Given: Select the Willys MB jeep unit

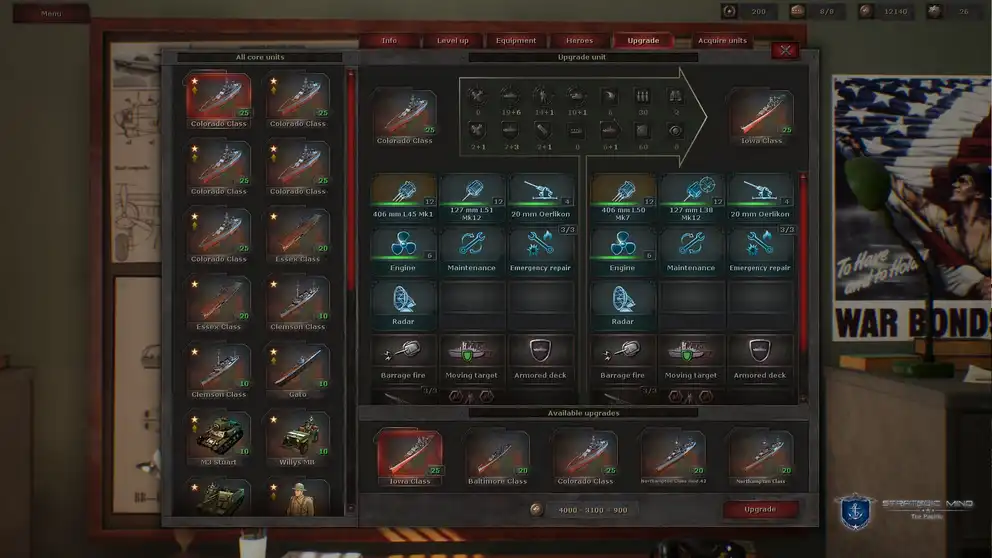Looking at the screenshot, I should [x=298, y=436].
